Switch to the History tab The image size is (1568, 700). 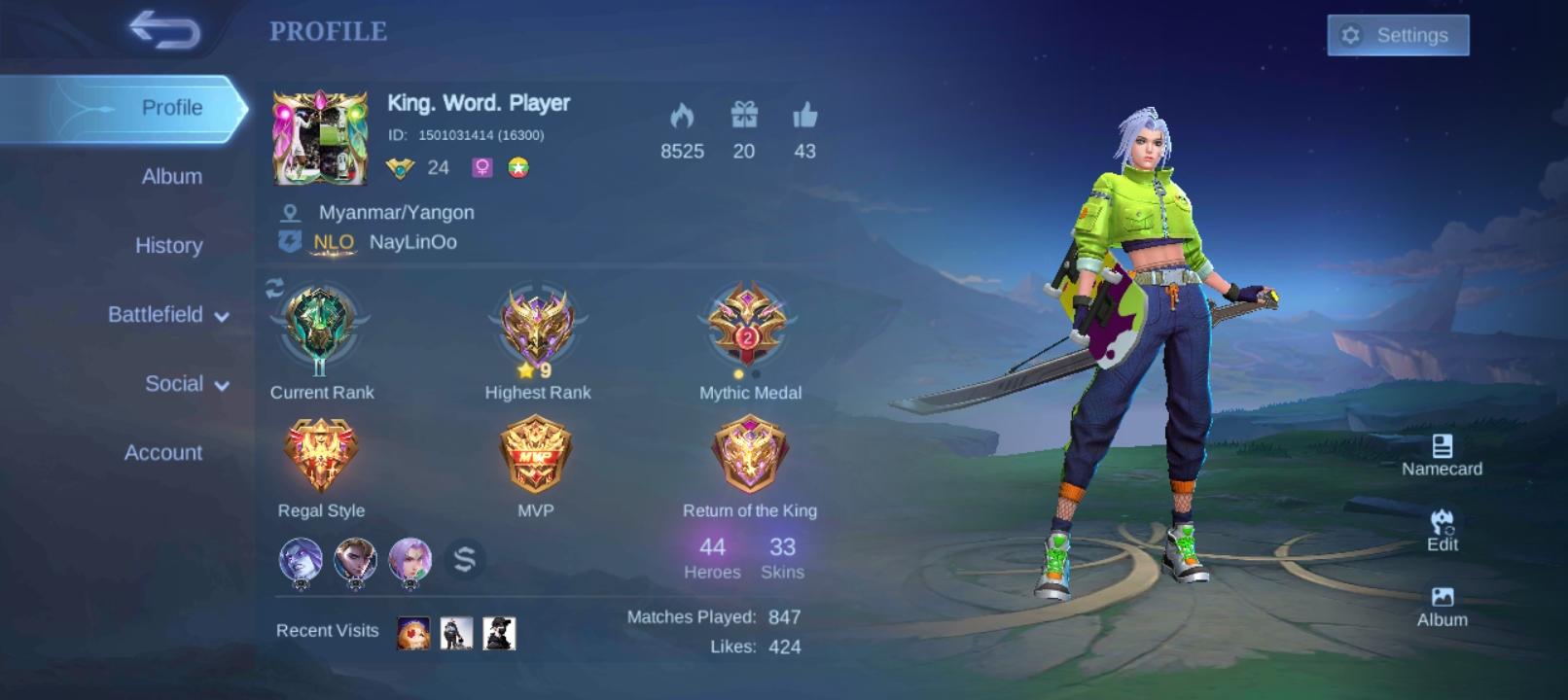[168, 246]
